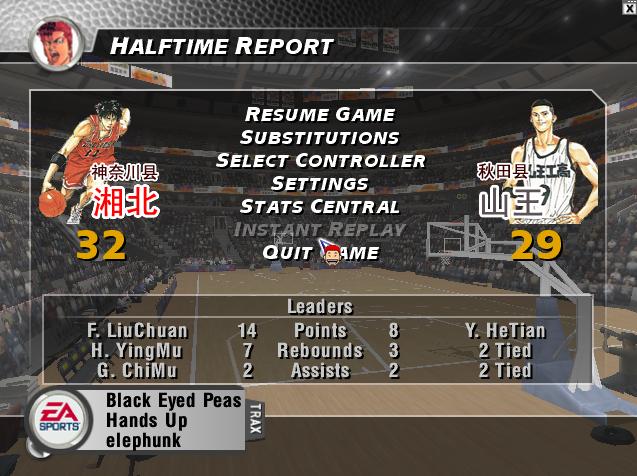Go to Stats Central
The image size is (637, 476).
(x=320, y=207)
